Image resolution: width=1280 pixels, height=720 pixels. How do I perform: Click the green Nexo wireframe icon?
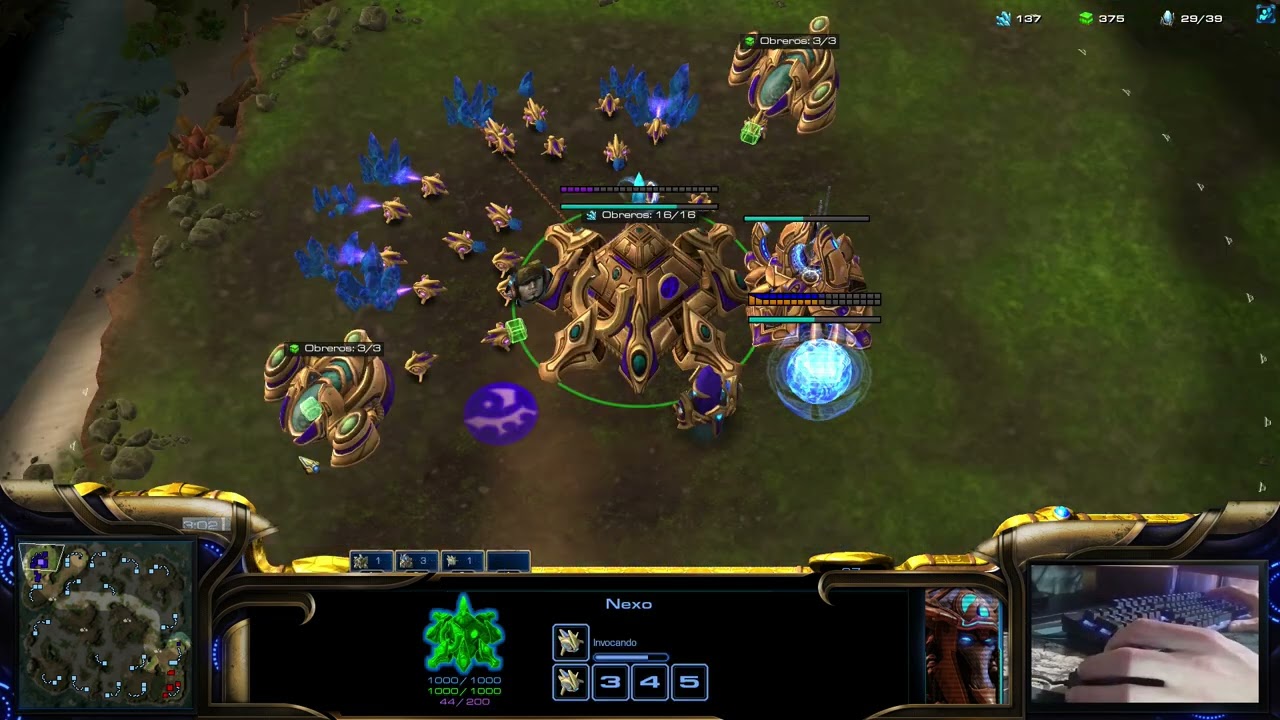[463, 633]
